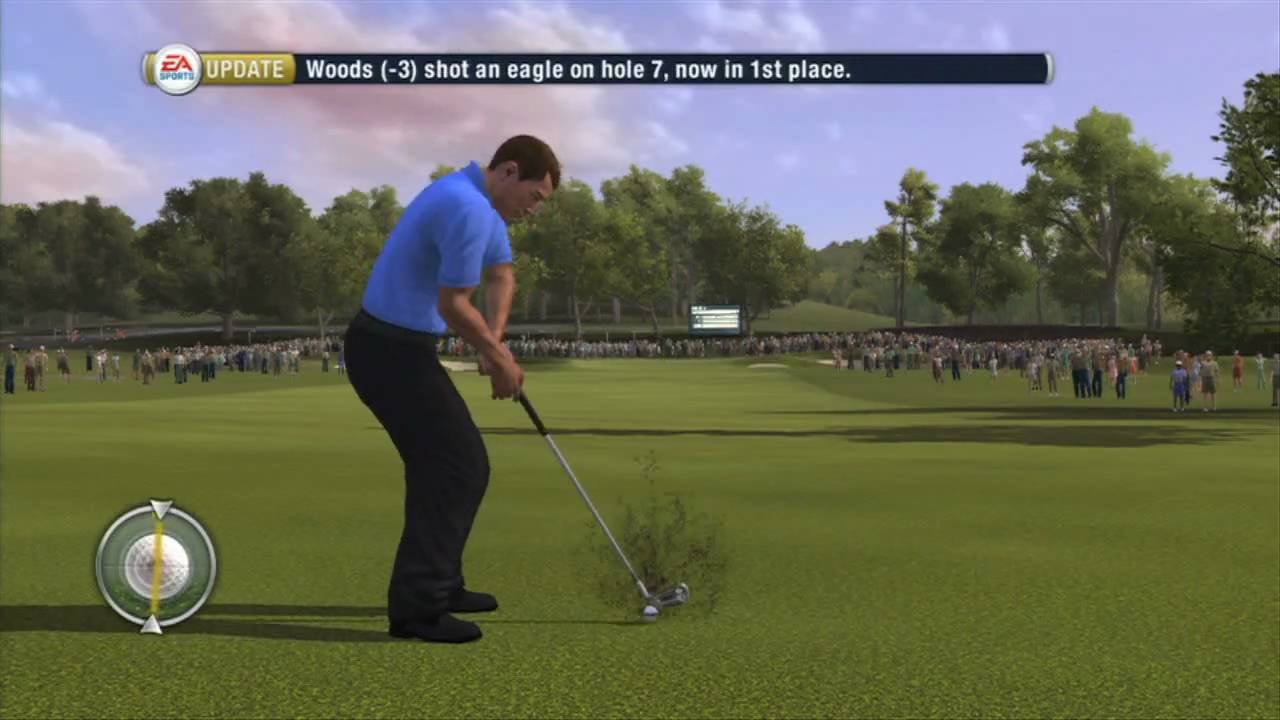The image size is (1280, 720).
Task: Click the EA Sports logo icon
Action: point(175,69)
